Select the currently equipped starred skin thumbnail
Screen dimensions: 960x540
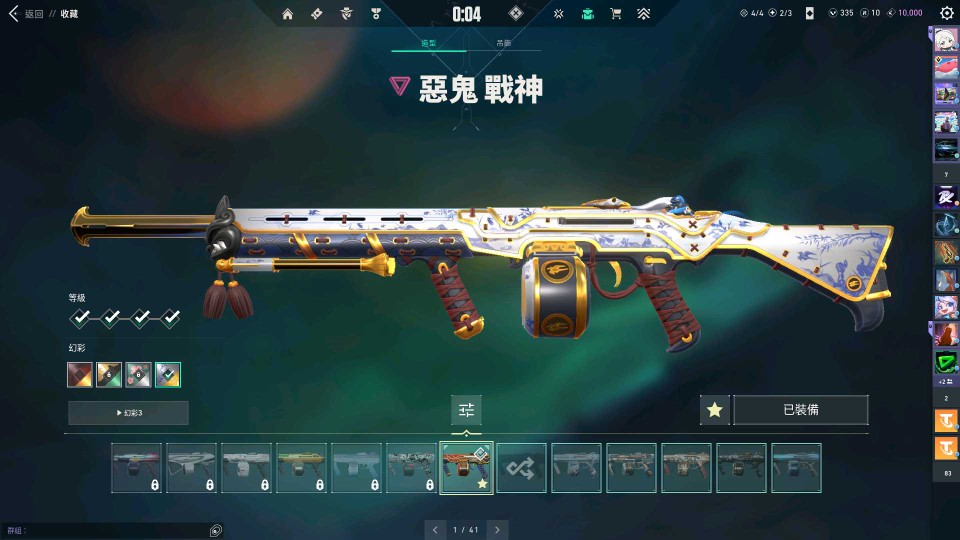click(466, 468)
